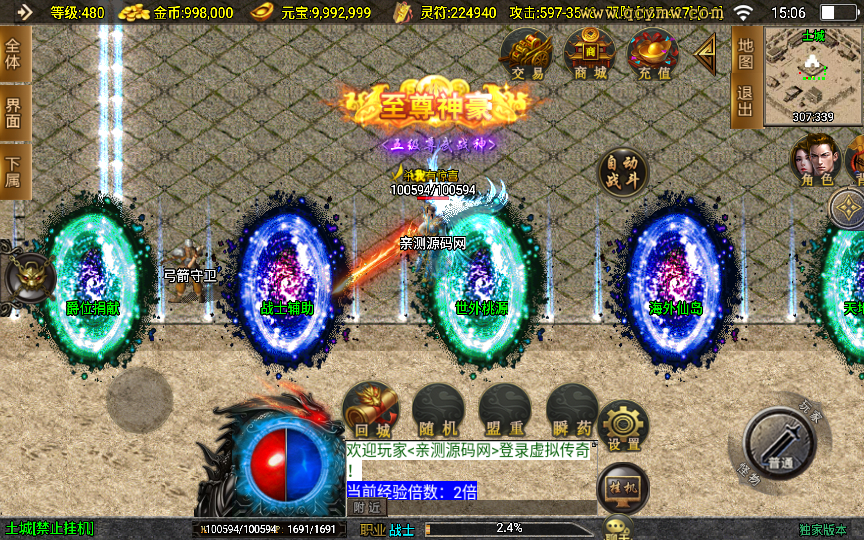The width and height of the screenshot is (864, 540).
Task: Open the 土城 minimap
Action: [812, 75]
